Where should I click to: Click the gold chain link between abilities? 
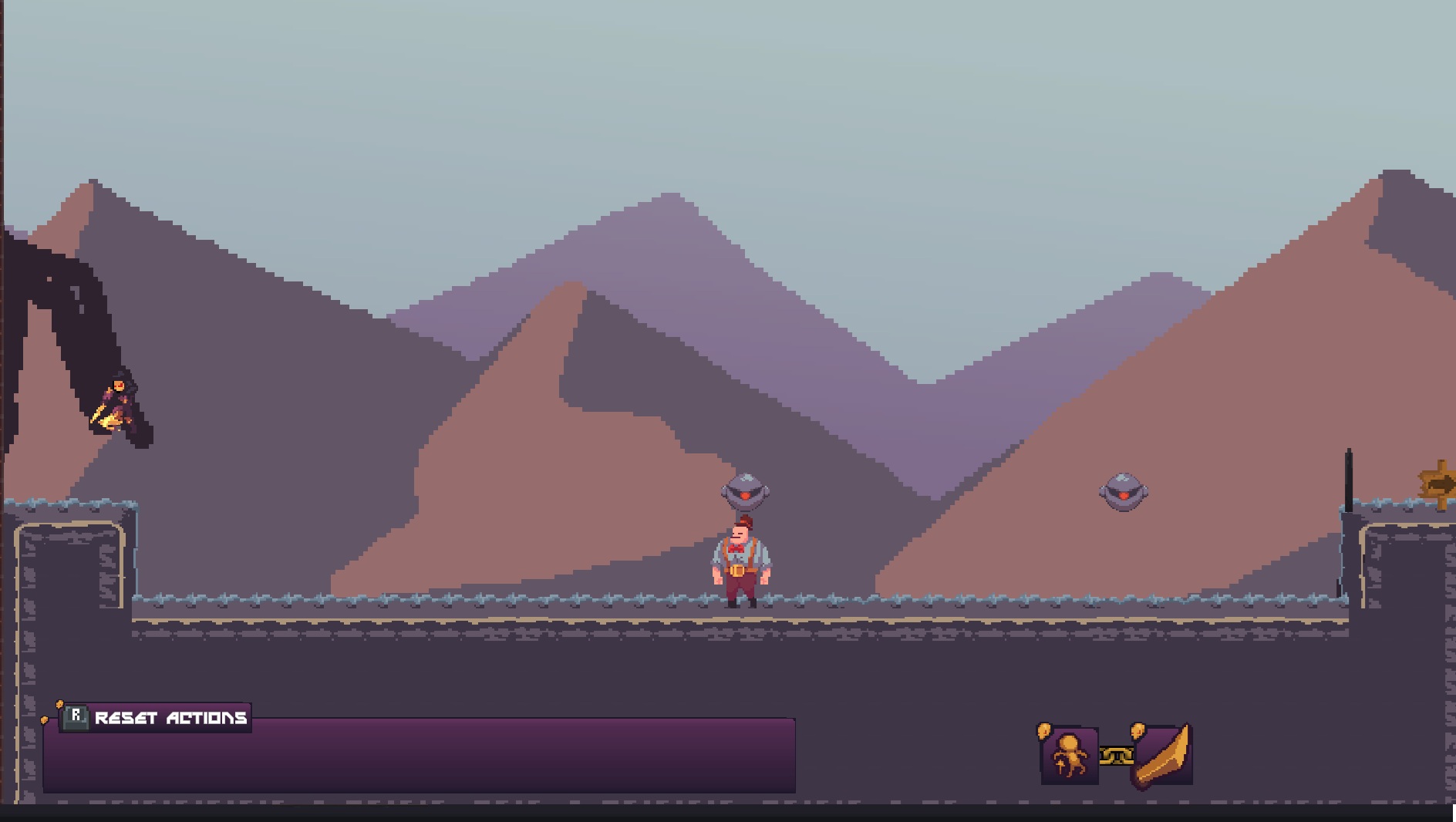point(1116,756)
